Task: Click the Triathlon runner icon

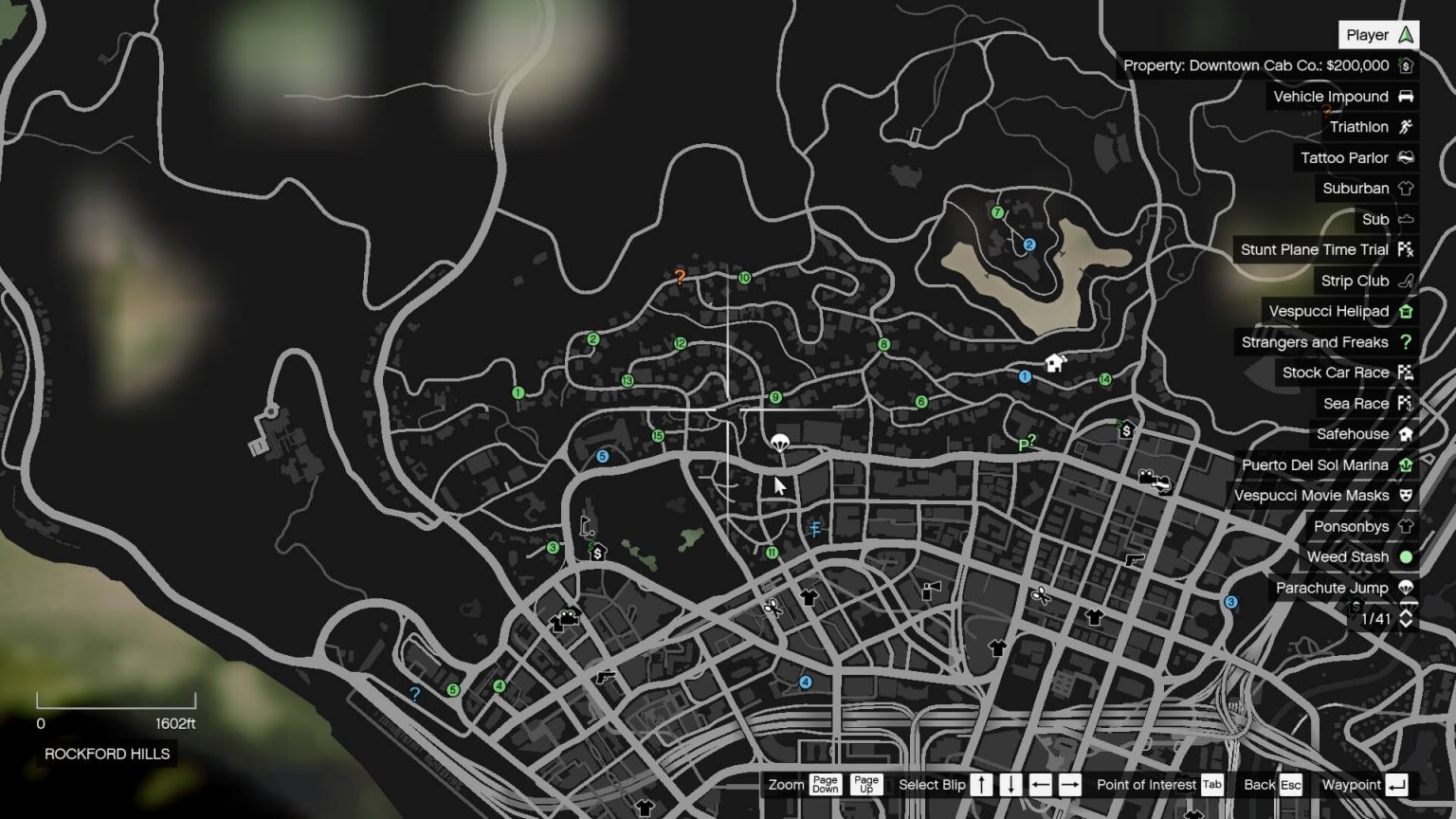Action: [1404, 126]
